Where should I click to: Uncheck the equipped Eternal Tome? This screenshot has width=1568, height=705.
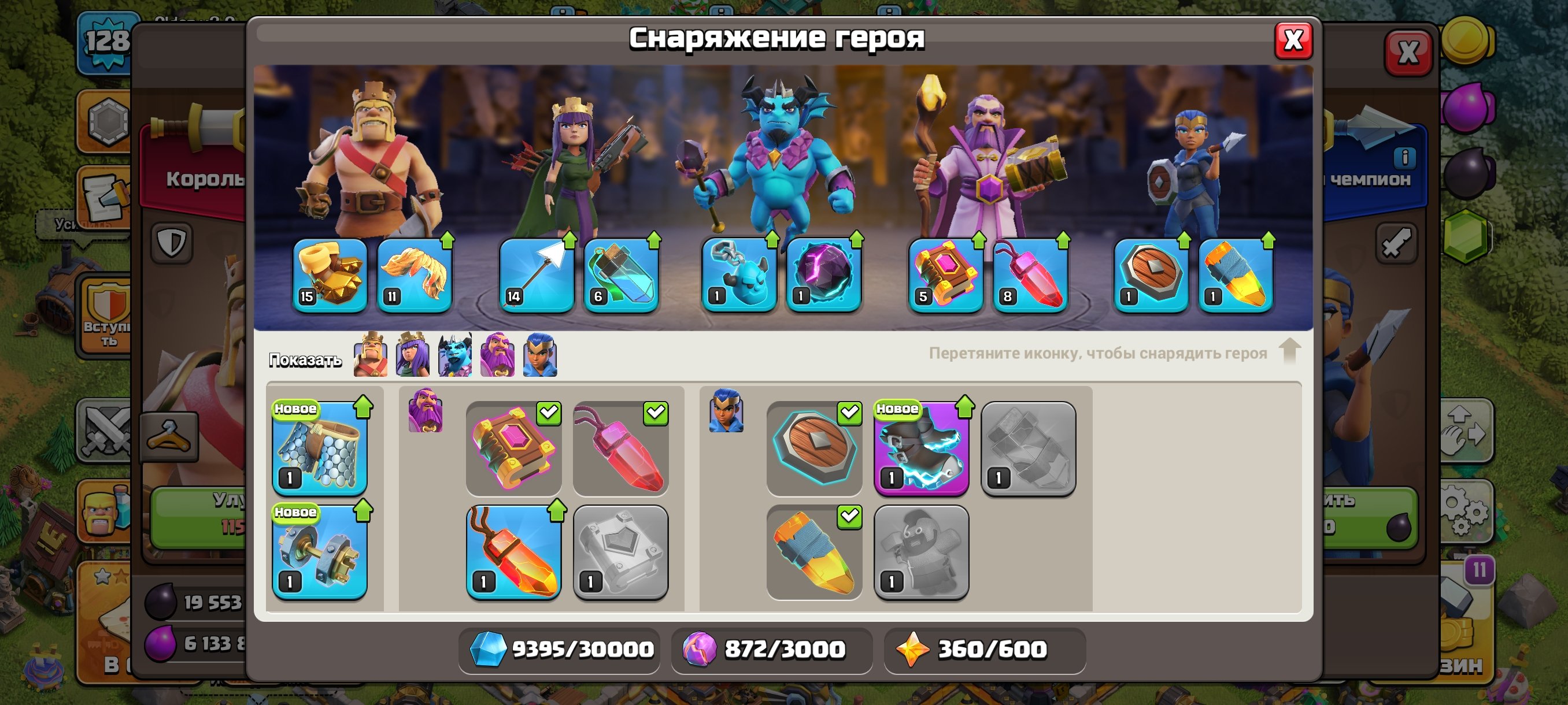(x=549, y=413)
